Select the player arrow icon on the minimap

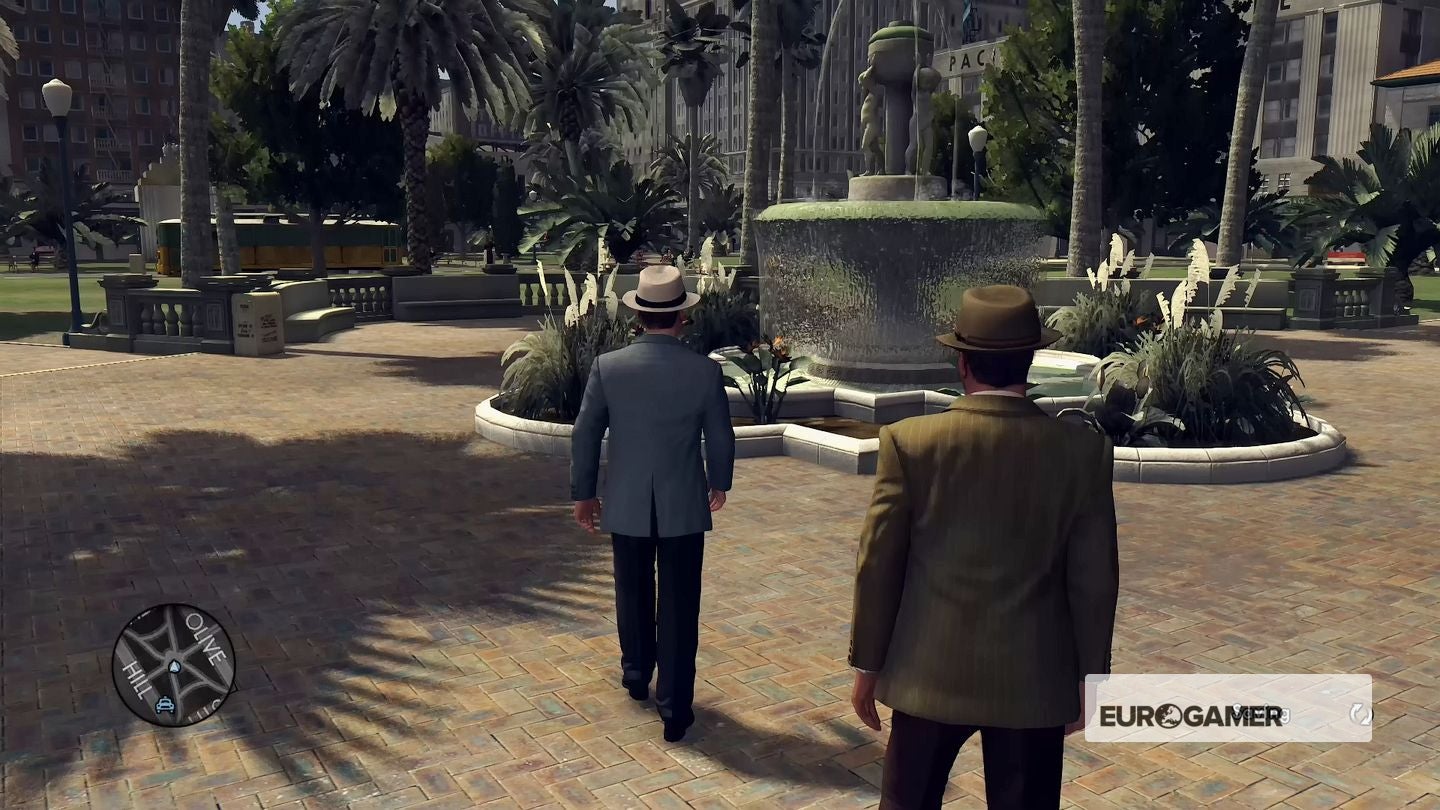174,665
